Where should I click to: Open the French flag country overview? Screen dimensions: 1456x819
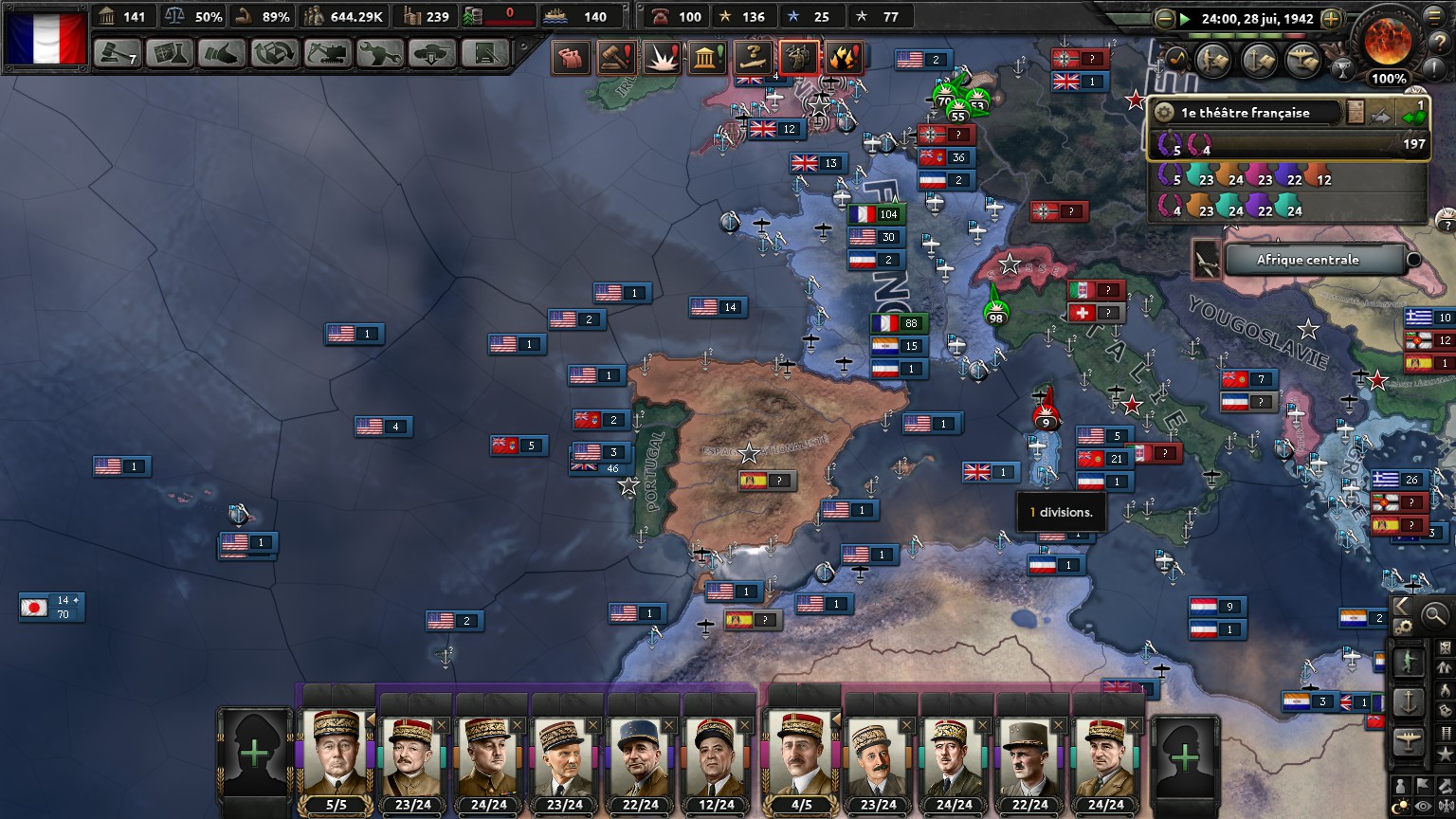pos(45,38)
